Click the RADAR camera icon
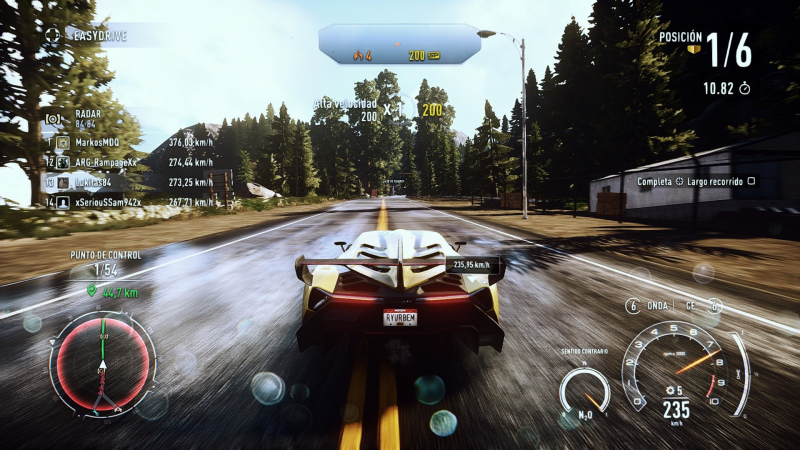Image resolution: width=800 pixels, height=450 pixels. [x=54, y=119]
